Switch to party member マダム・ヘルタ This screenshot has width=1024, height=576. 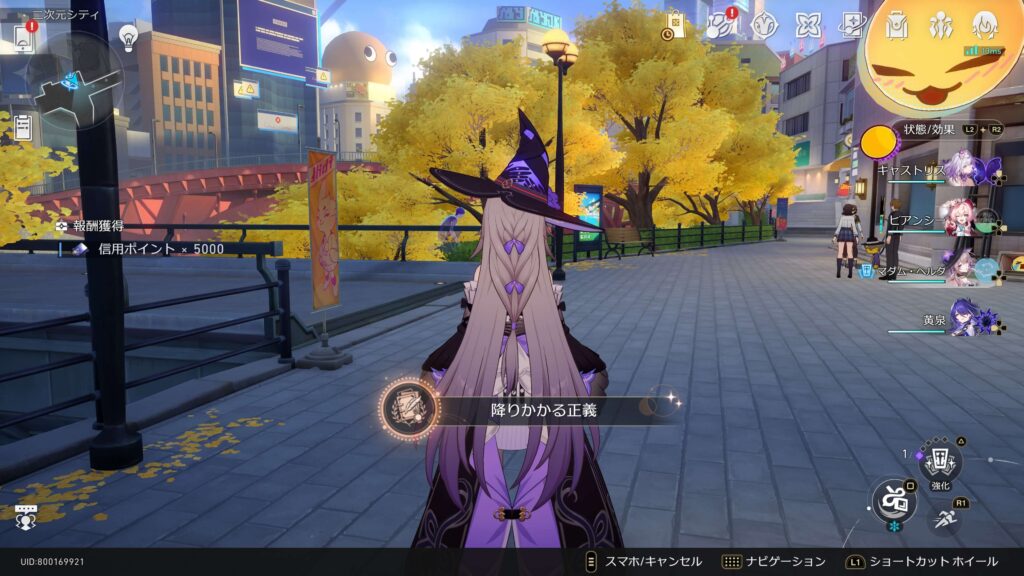point(960,269)
